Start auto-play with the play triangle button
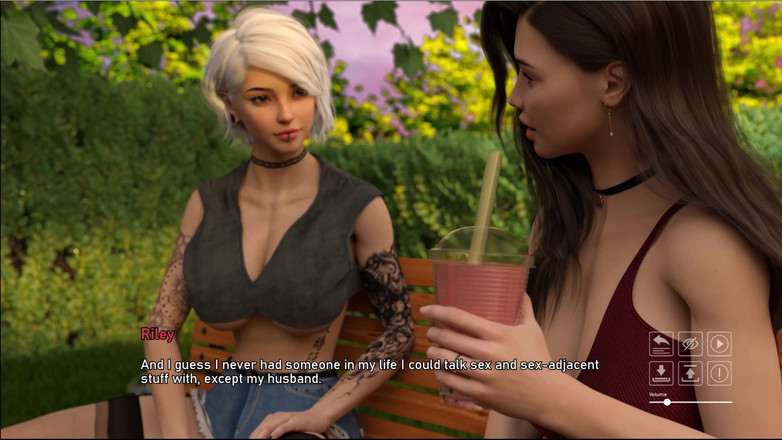The width and height of the screenshot is (782, 440). (719, 344)
